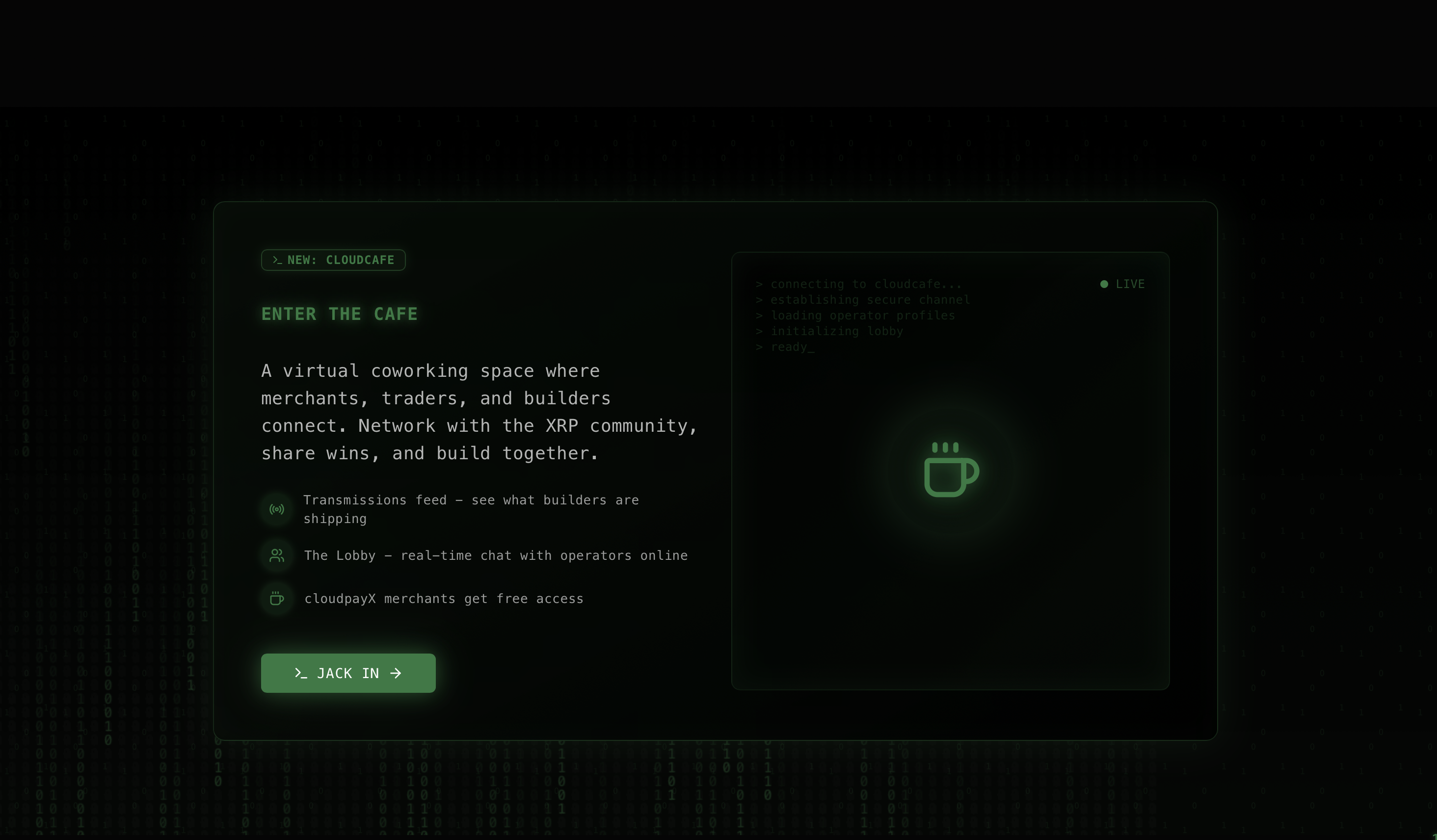Click the terminal prompt icon in the NEW badge
The height and width of the screenshot is (840, 1437).
point(277,260)
